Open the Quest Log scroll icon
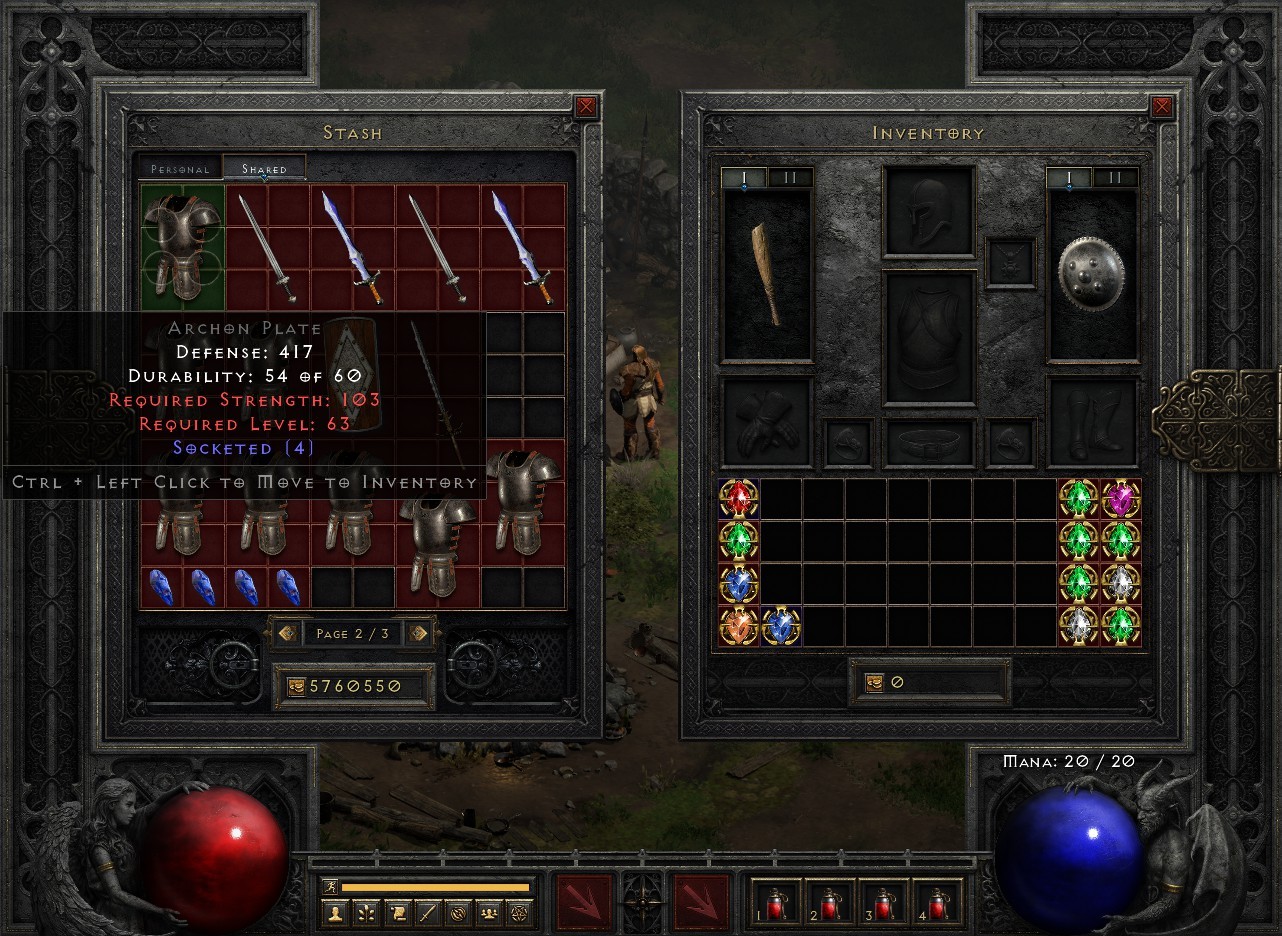Image resolution: width=1282 pixels, height=936 pixels. [x=399, y=913]
